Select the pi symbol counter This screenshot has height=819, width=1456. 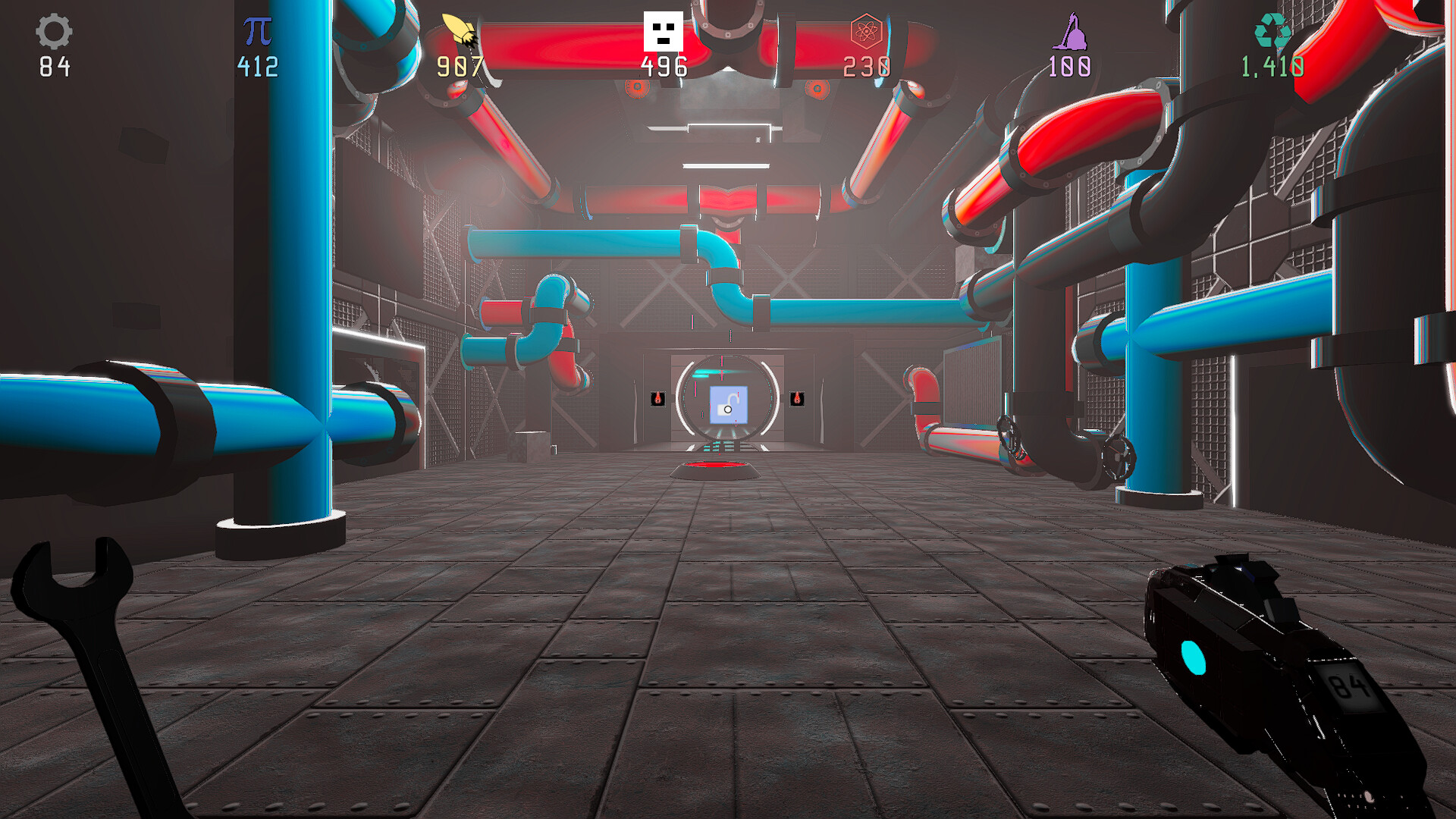(257, 30)
